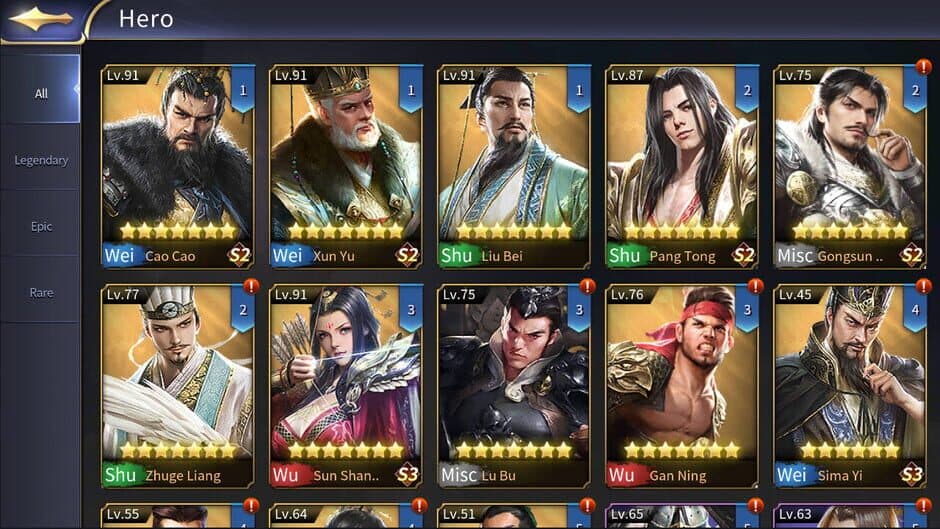Choose the Liu Bei hero card
The image size is (940, 529).
point(514,165)
